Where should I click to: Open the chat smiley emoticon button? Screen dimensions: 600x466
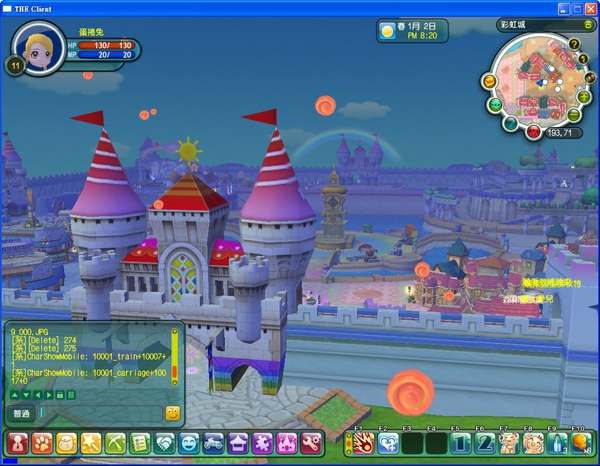172,413
